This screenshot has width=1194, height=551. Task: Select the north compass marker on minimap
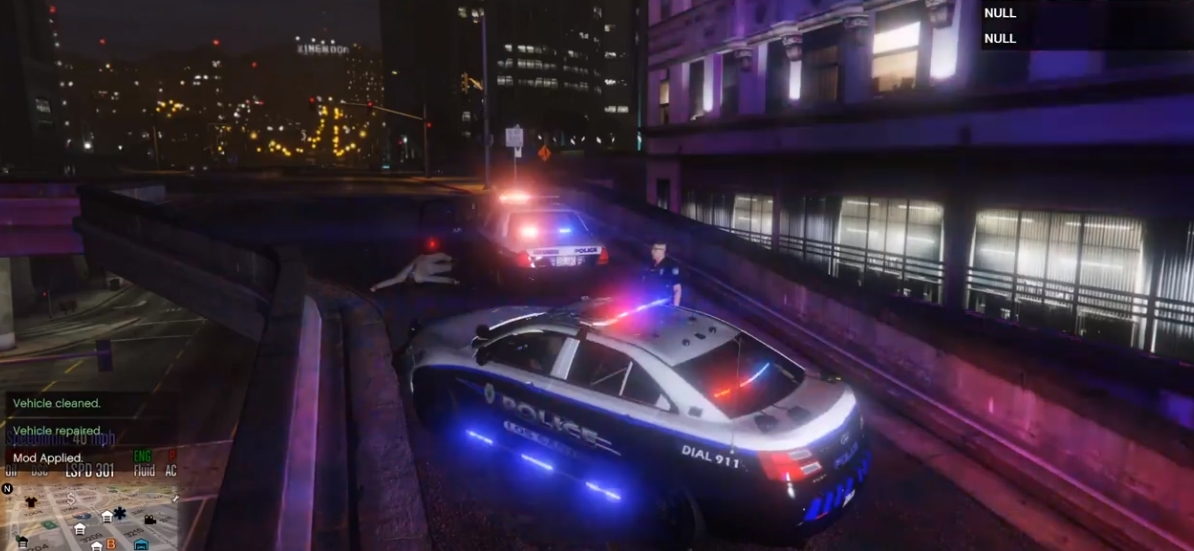click(8, 489)
